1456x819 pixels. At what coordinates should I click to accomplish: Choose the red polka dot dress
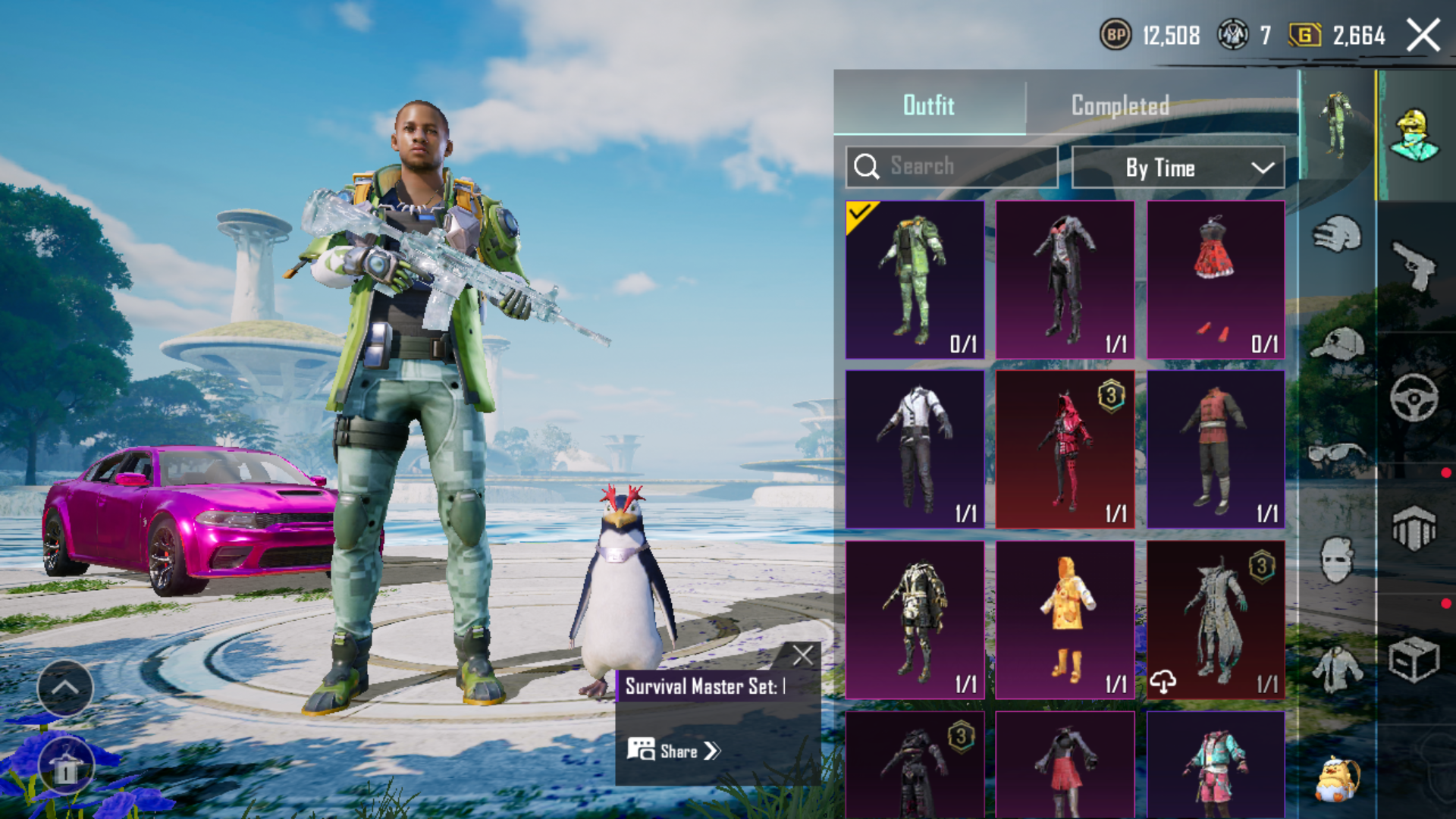coord(1216,279)
